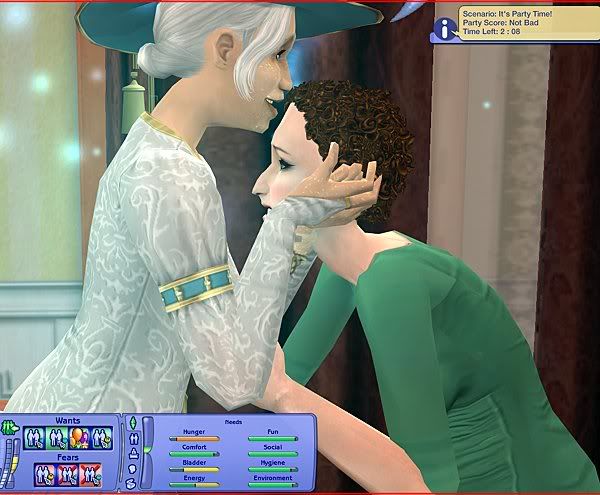
Task: Click the scenario info icon
Action: coord(444,28)
